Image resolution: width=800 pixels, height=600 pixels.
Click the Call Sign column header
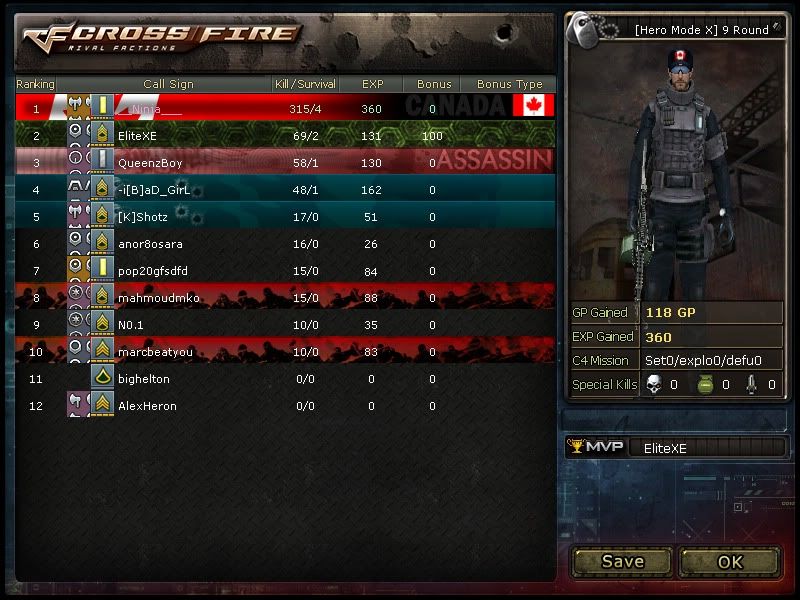click(x=168, y=84)
